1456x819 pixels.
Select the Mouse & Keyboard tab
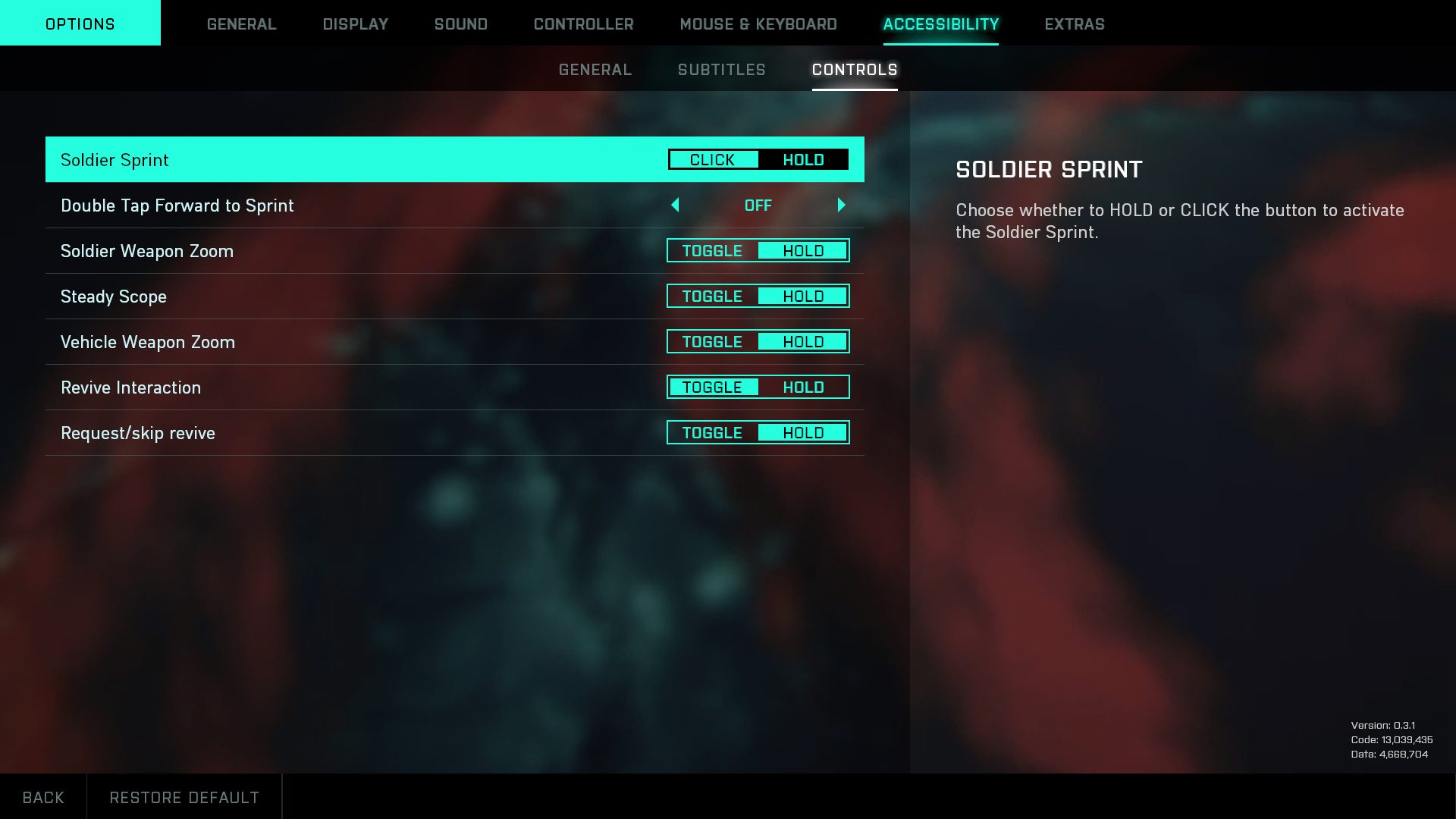point(758,24)
